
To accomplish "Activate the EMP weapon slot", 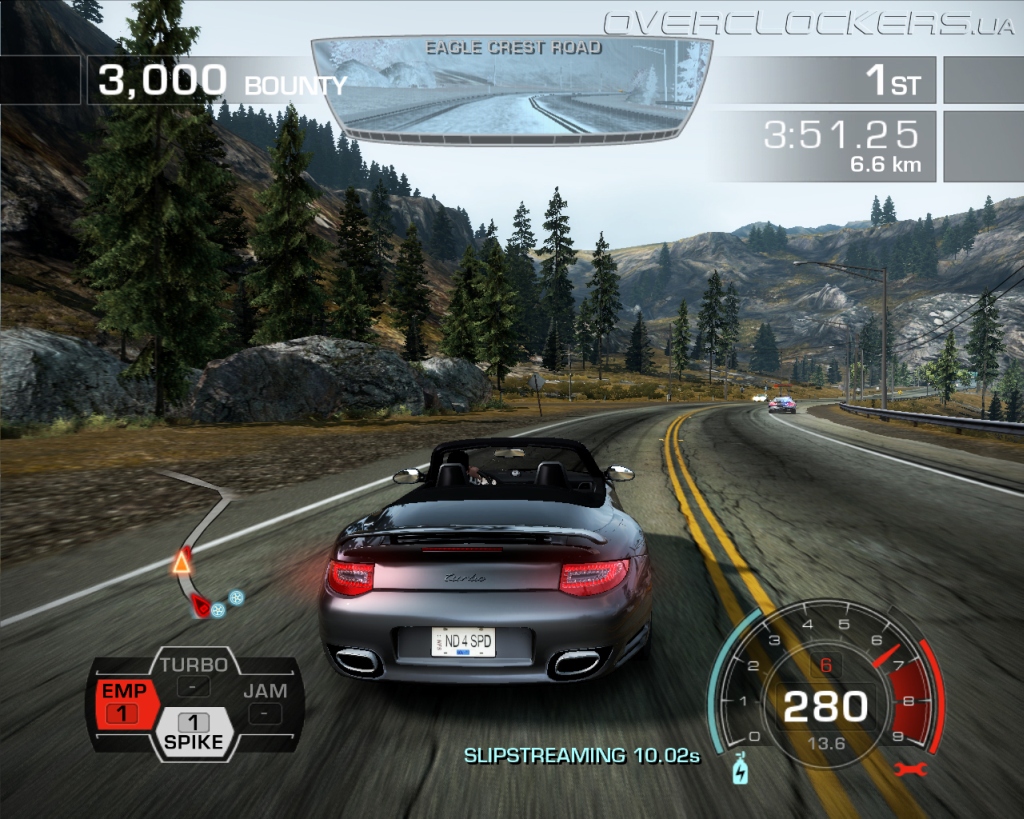I will [x=122, y=702].
